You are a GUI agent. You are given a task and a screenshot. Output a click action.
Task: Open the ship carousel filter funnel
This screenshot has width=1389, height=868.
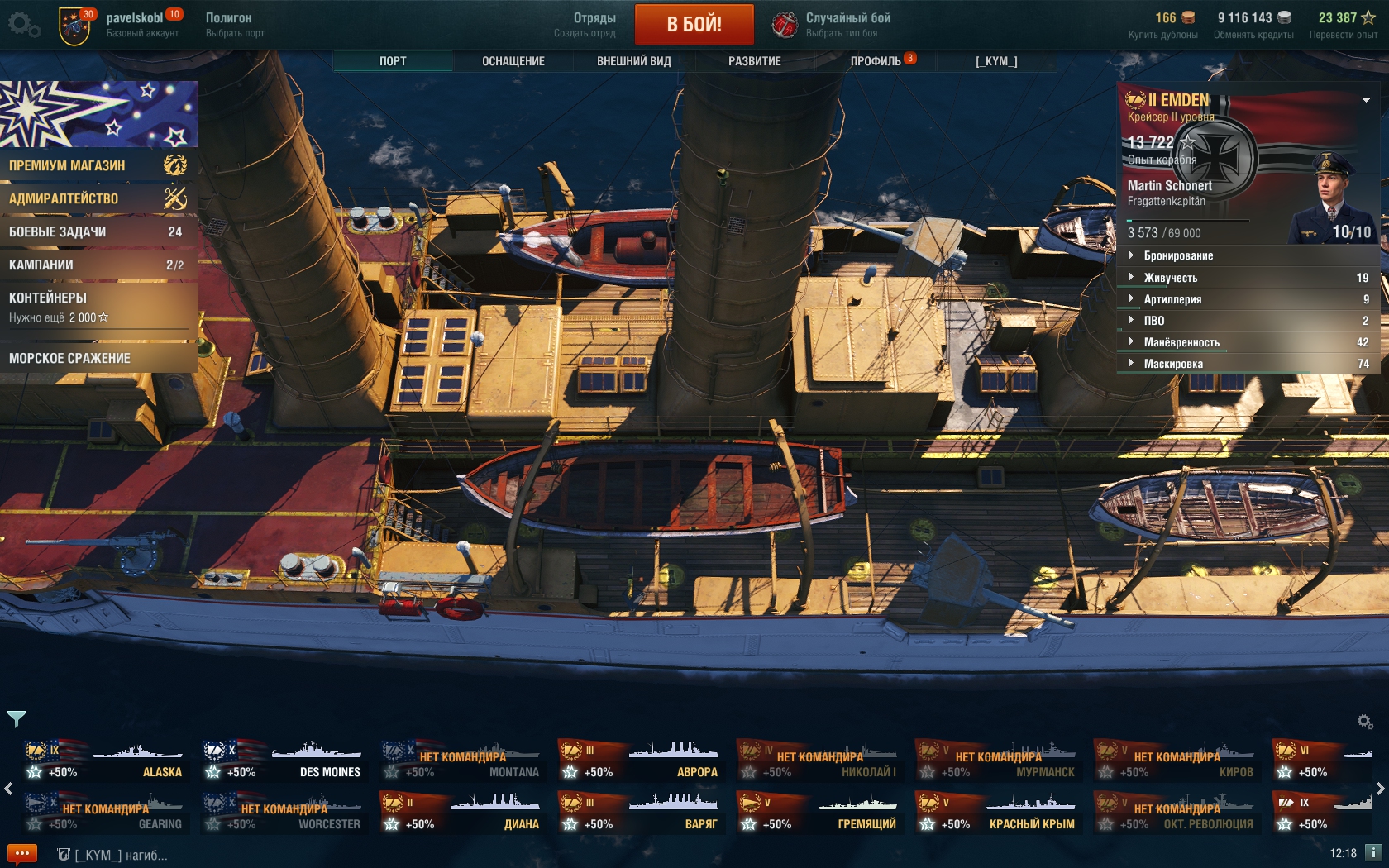point(17,718)
